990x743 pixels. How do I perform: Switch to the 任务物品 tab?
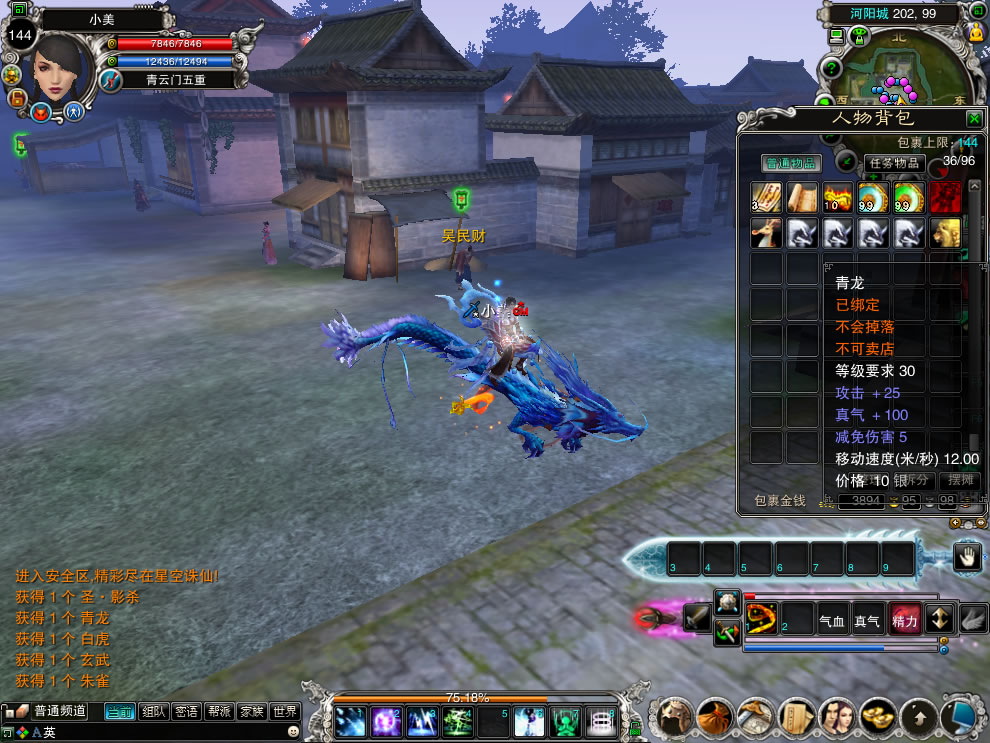[892, 163]
